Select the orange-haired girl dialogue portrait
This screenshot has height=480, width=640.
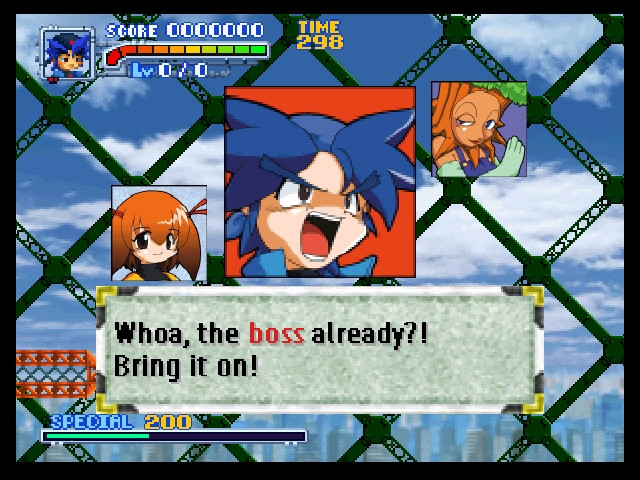pyautogui.click(x=159, y=233)
